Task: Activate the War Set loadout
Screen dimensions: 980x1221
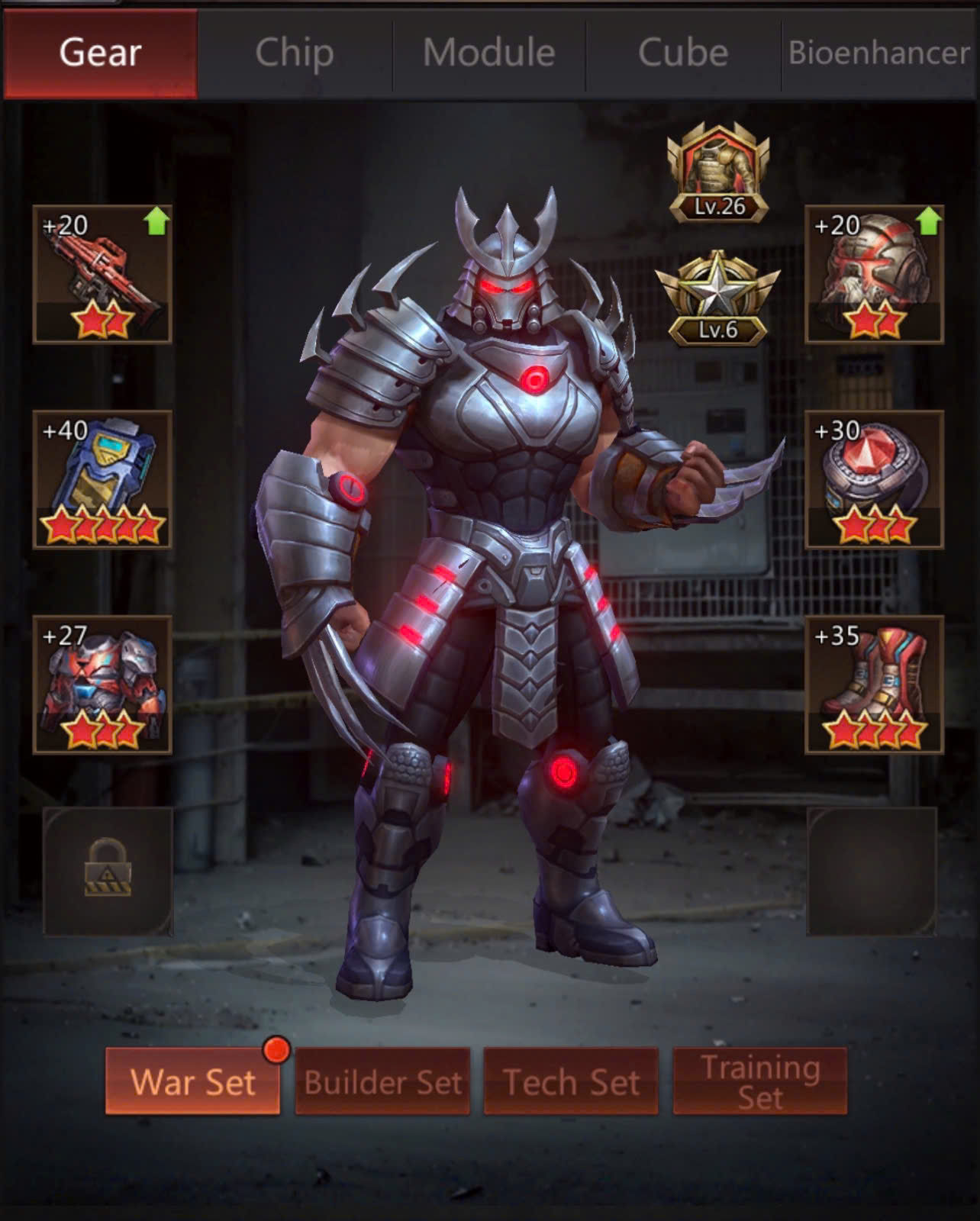Action: coord(192,1081)
